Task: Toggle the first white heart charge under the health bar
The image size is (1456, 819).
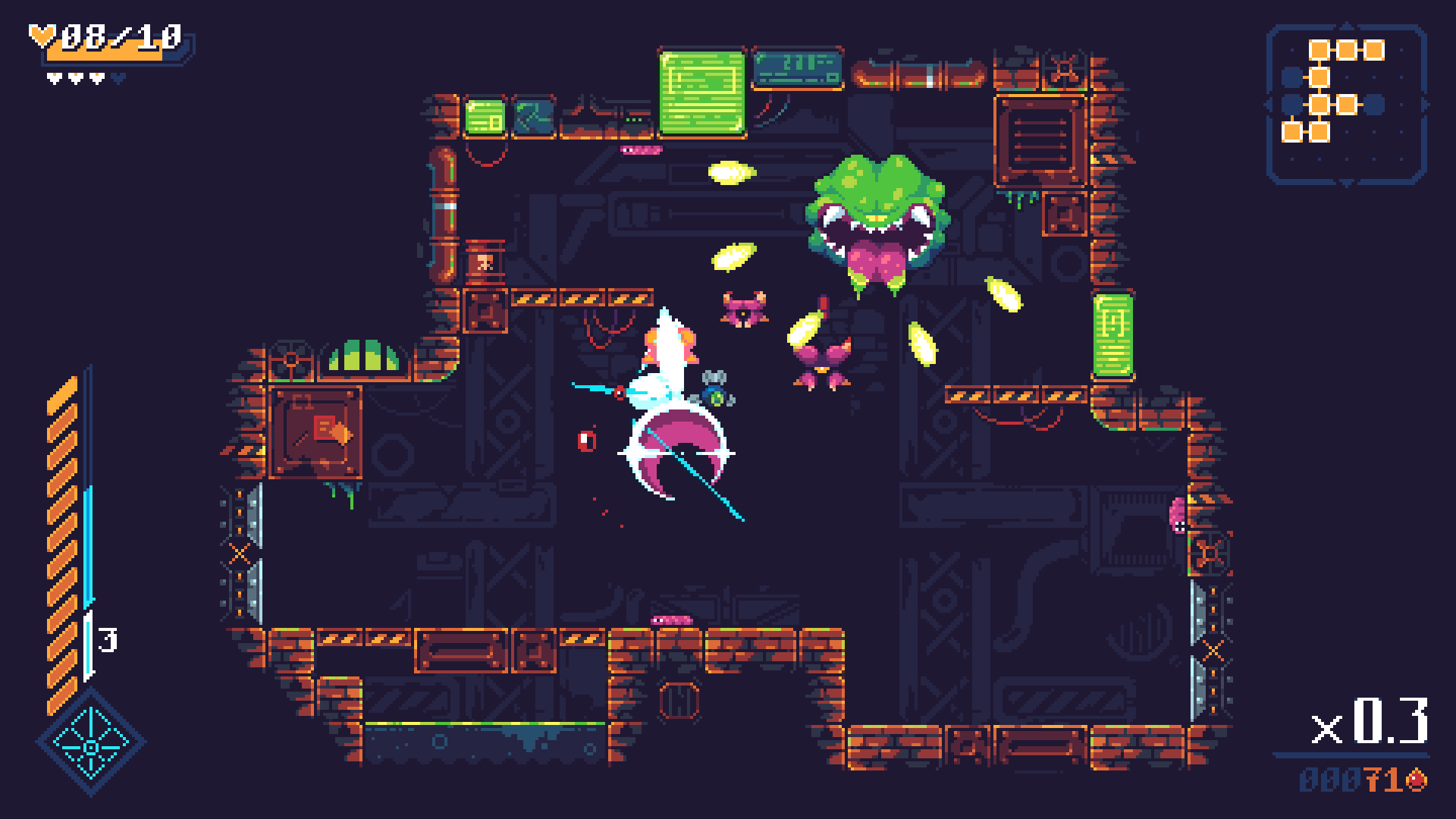Action: tap(54, 78)
